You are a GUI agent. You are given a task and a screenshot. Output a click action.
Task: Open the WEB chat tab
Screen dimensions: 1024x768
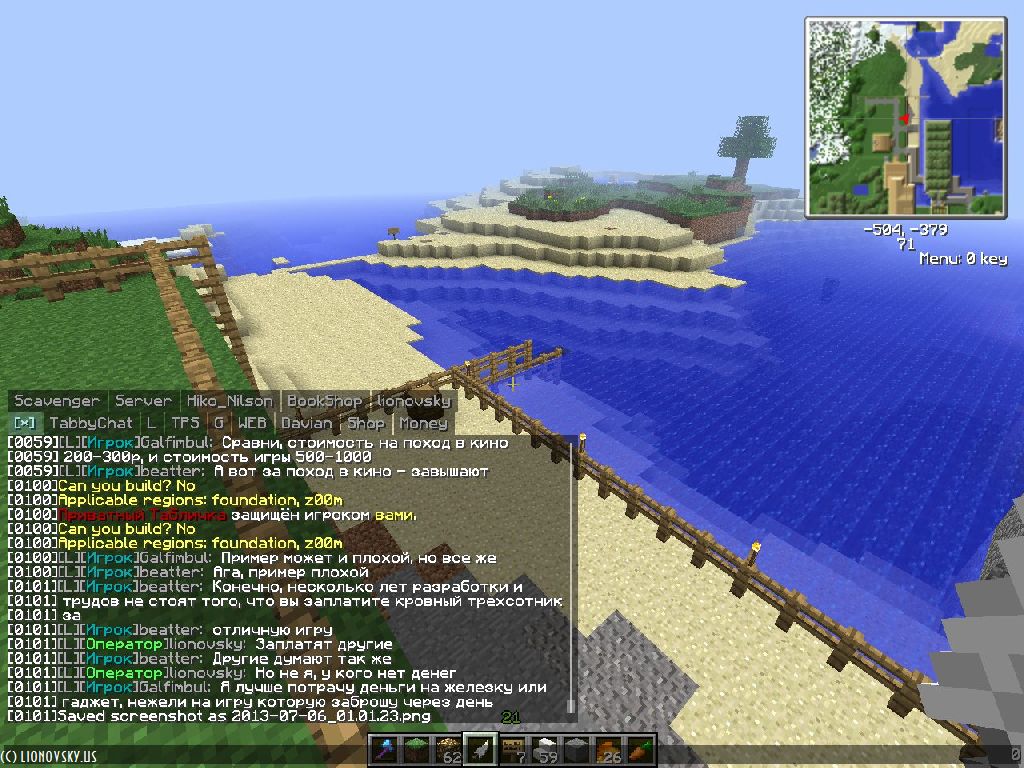(252, 423)
